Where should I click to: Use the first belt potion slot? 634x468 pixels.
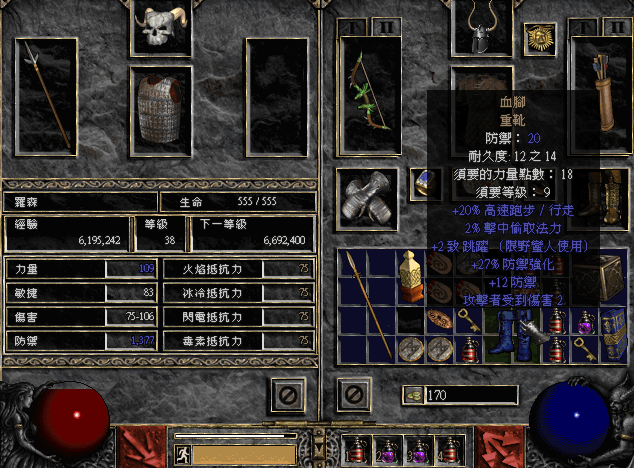[x=356, y=448]
